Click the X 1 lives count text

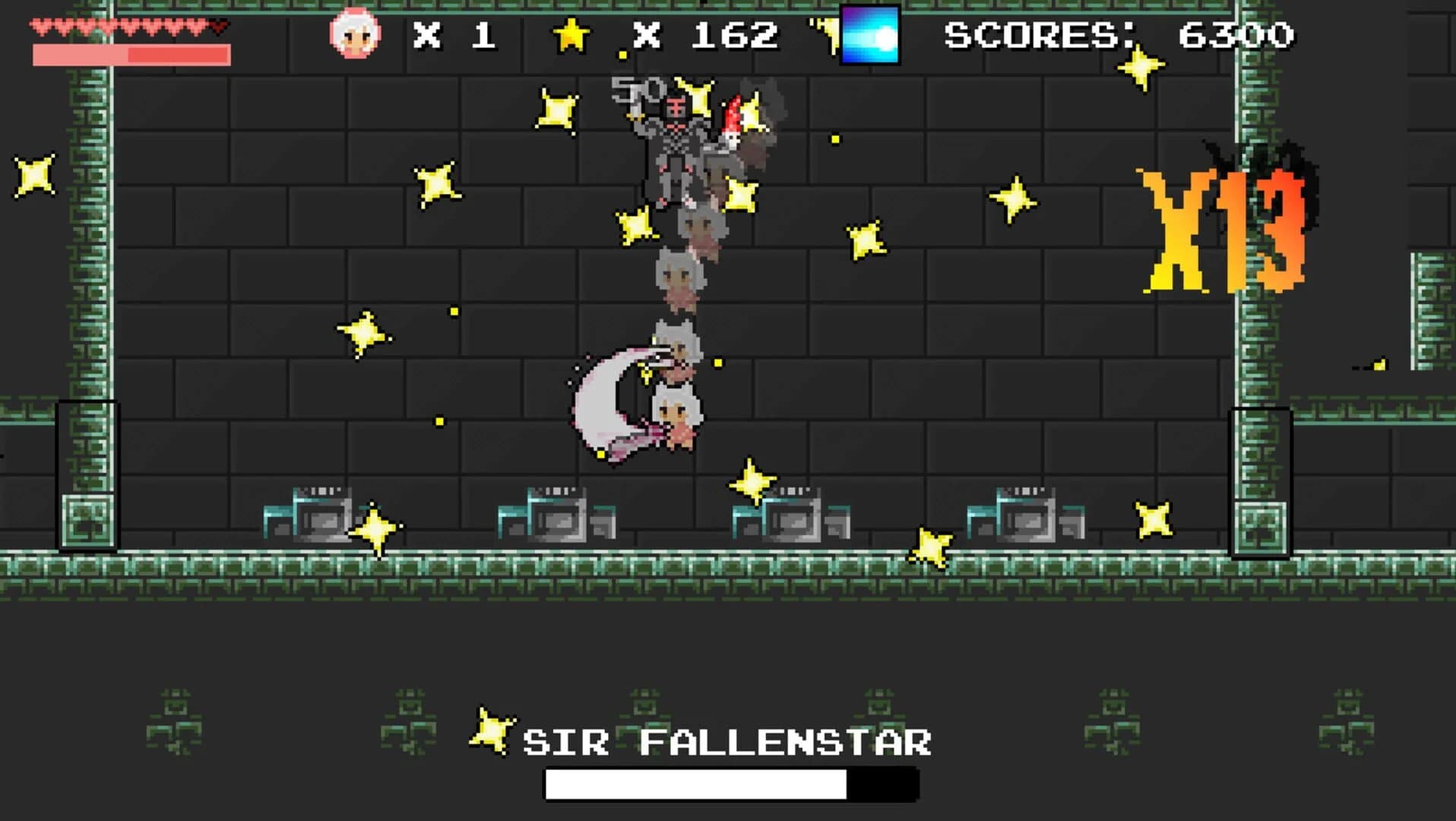(x=457, y=33)
